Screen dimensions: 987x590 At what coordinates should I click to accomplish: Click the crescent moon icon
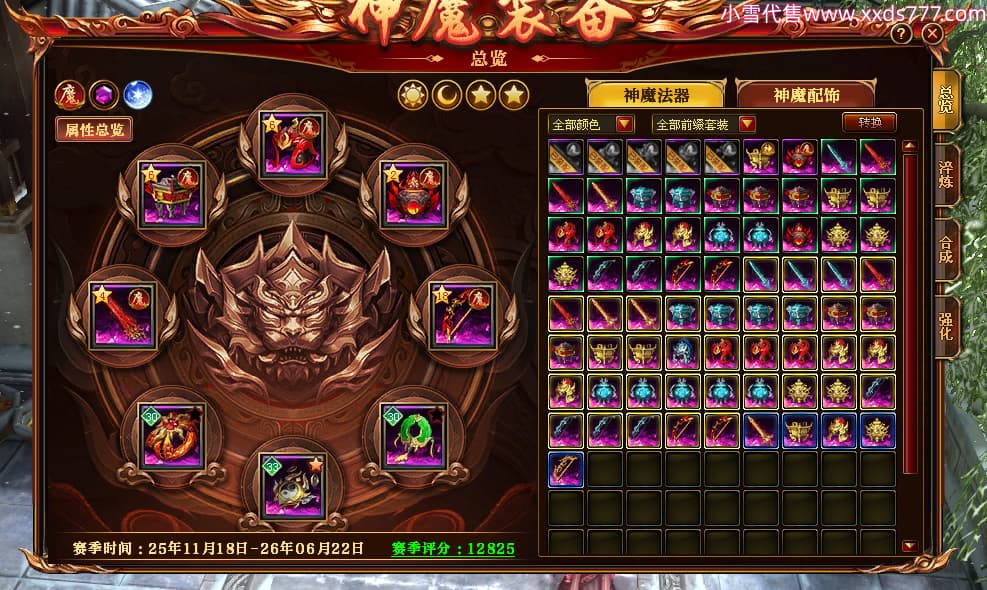[x=446, y=95]
